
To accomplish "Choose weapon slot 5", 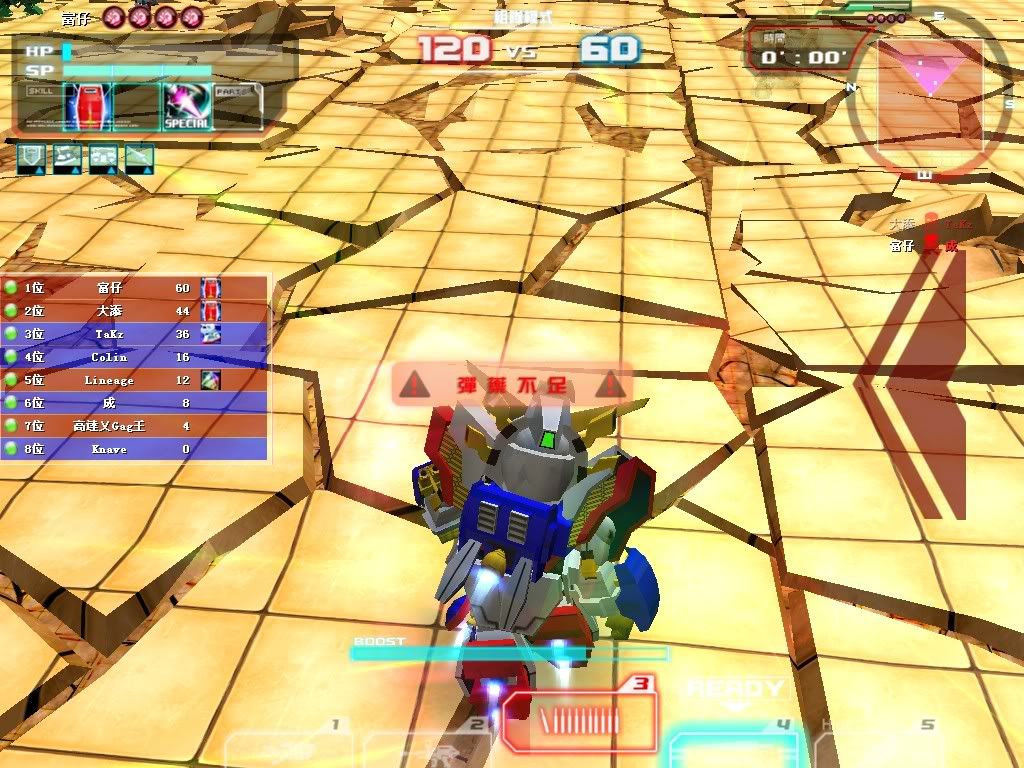I will [880, 747].
